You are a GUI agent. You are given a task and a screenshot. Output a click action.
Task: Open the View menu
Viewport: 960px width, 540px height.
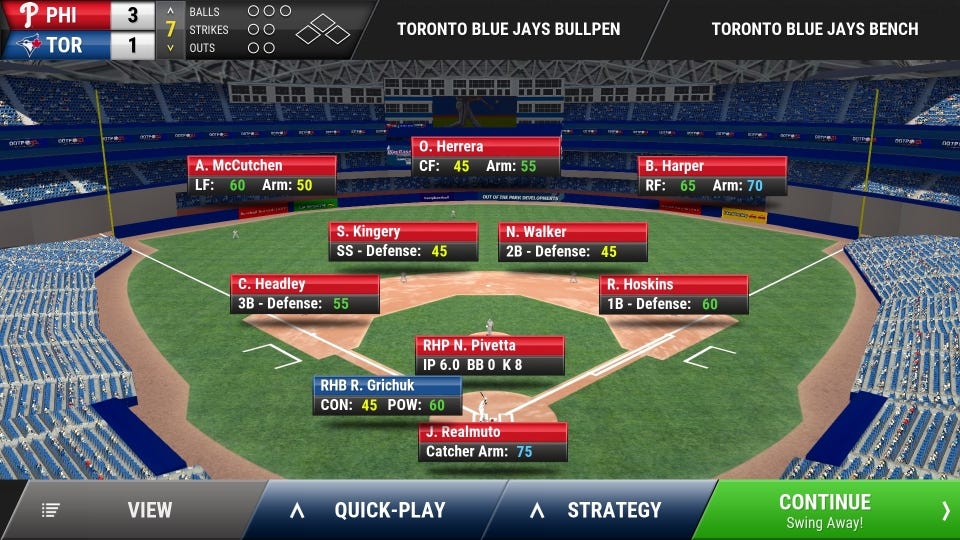click(130, 510)
